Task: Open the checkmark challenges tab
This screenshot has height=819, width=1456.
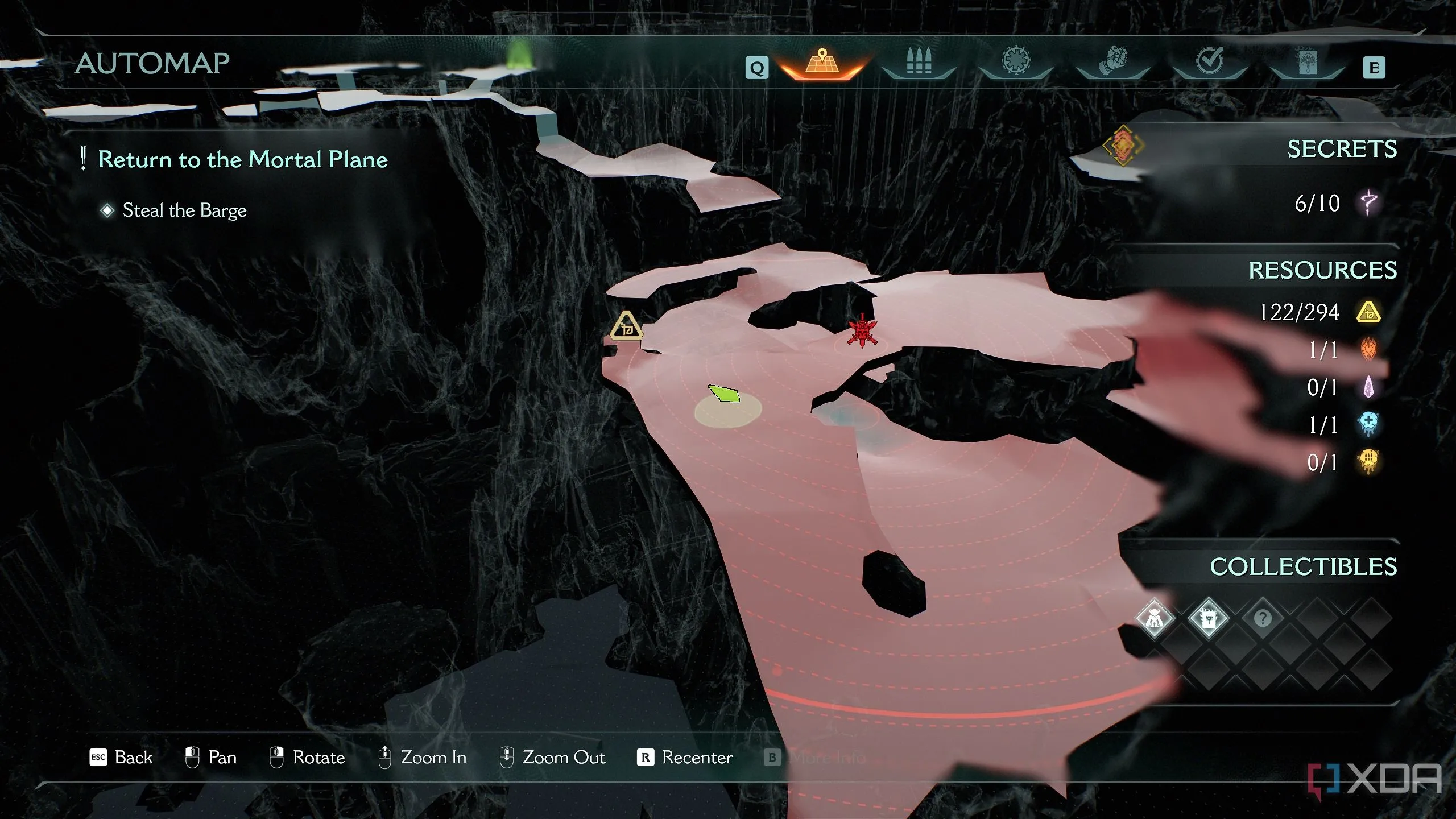Action: (1209, 61)
